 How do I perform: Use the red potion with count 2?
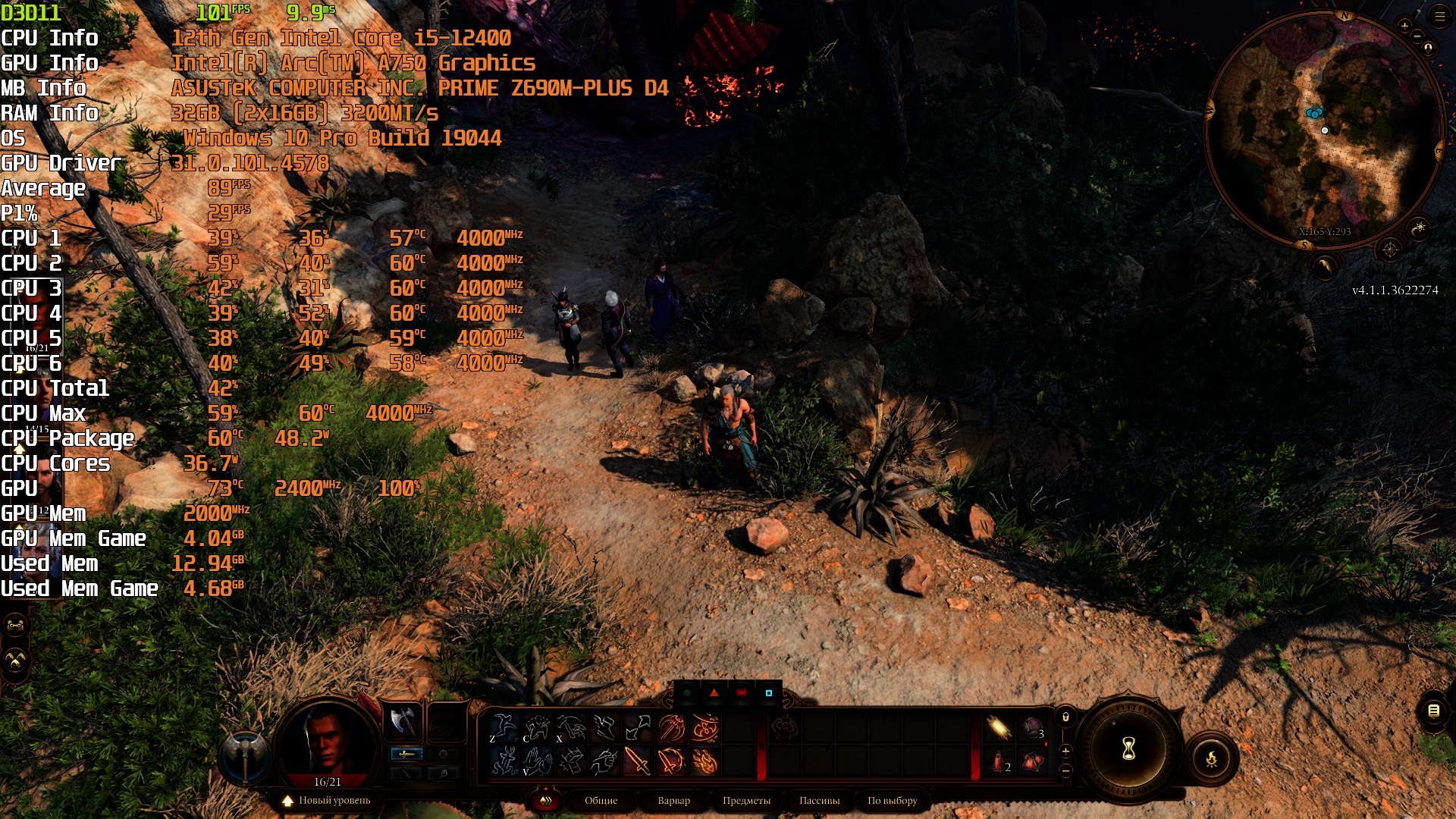pyautogui.click(x=999, y=761)
